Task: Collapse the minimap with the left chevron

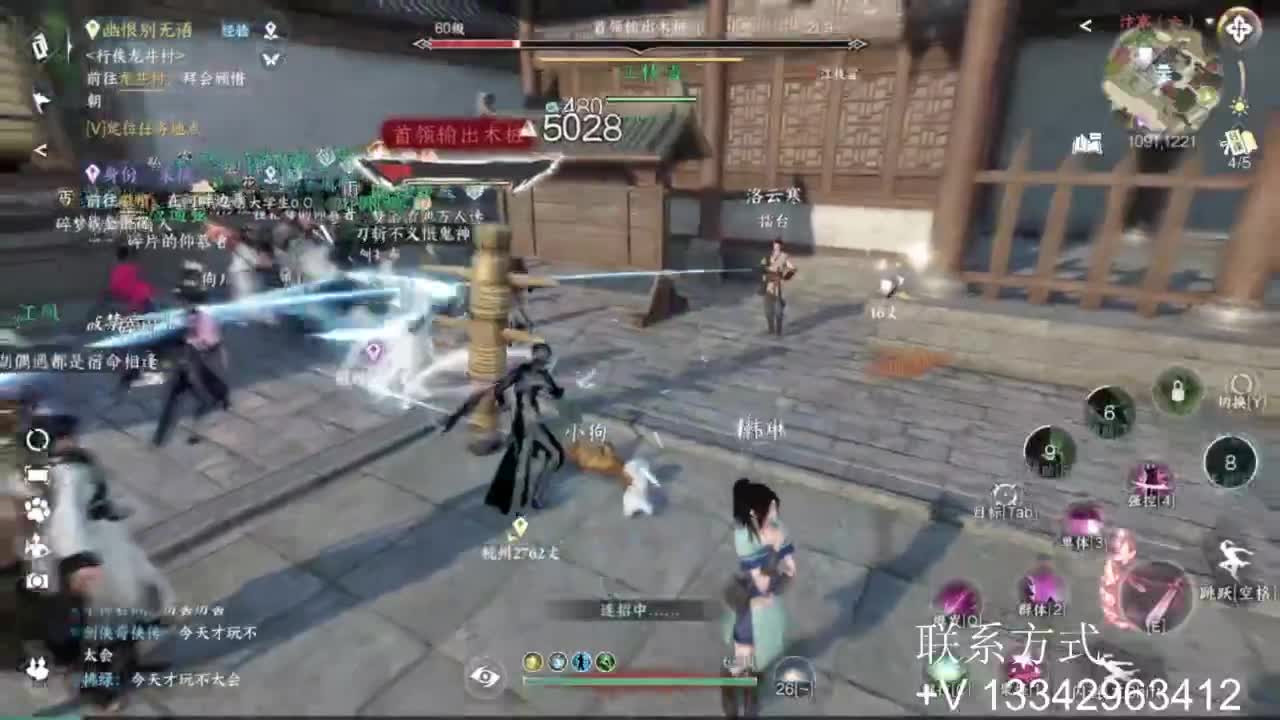Action: pos(1085,26)
